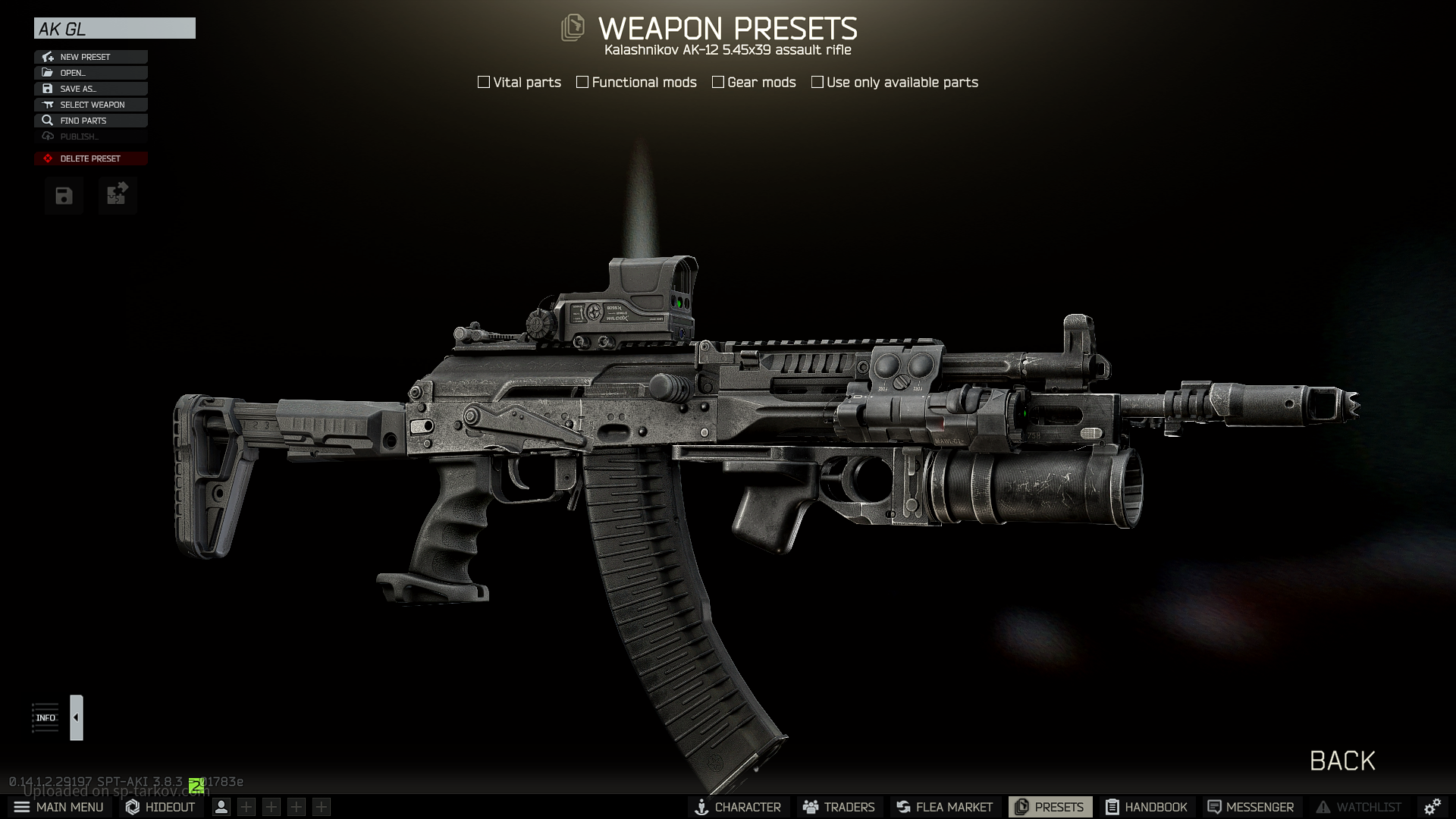The width and height of the screenshot is (1456, 819).
Task: Delete the current preset
Action: (x=90, y=158)
